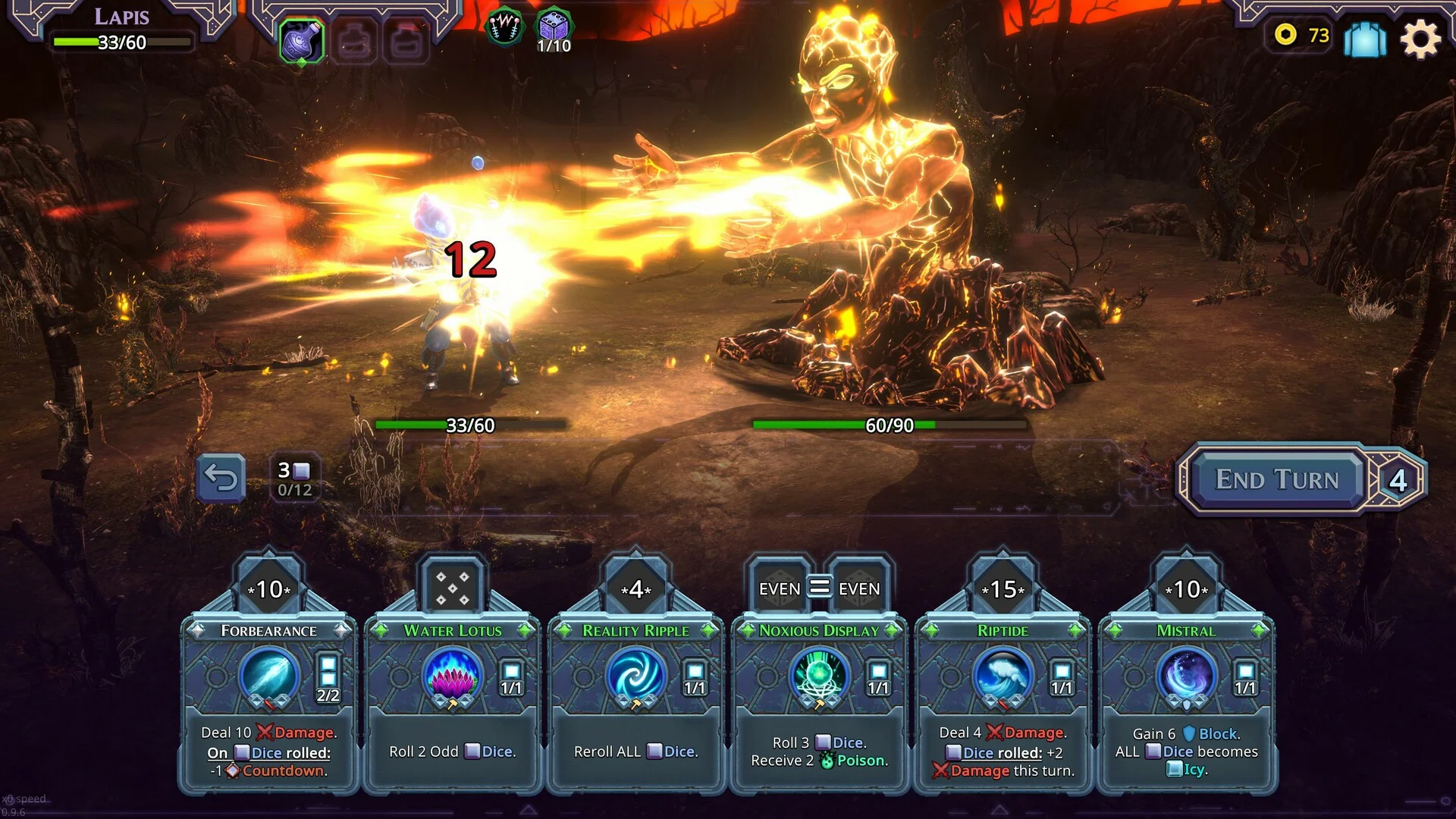1456x819 pixels.
Task: Use the purple potion in the slot
Action: coord(302,40)
